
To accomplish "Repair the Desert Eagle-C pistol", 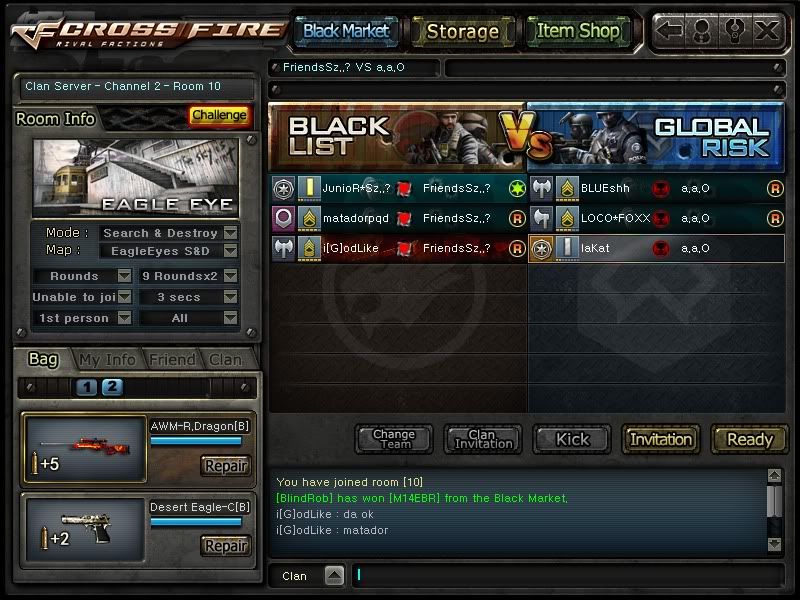I will 225,546.
